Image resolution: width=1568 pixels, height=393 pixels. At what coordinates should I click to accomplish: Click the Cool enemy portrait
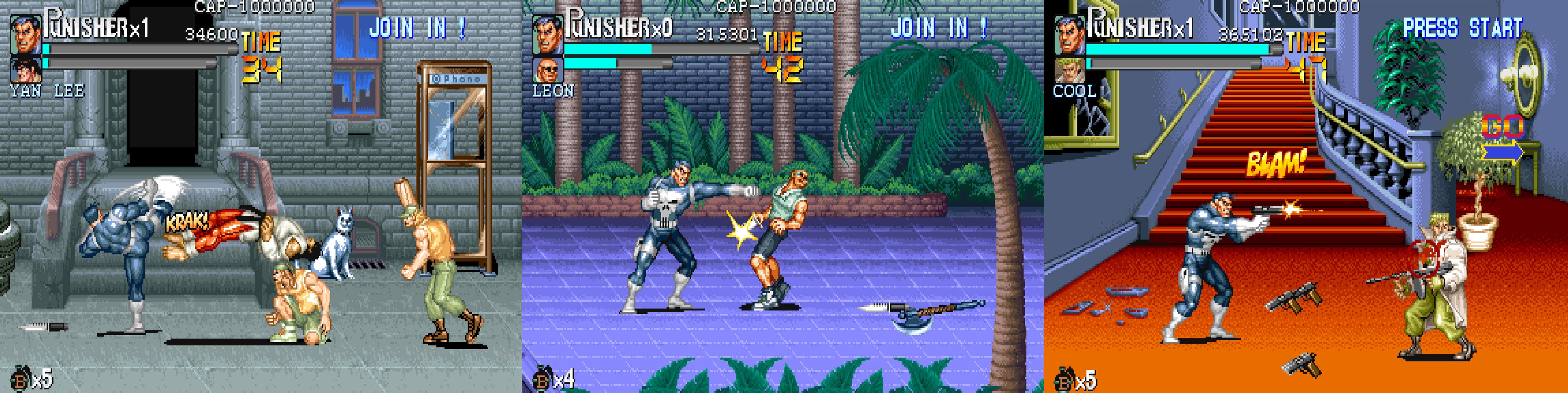[x=1070, y=70]
